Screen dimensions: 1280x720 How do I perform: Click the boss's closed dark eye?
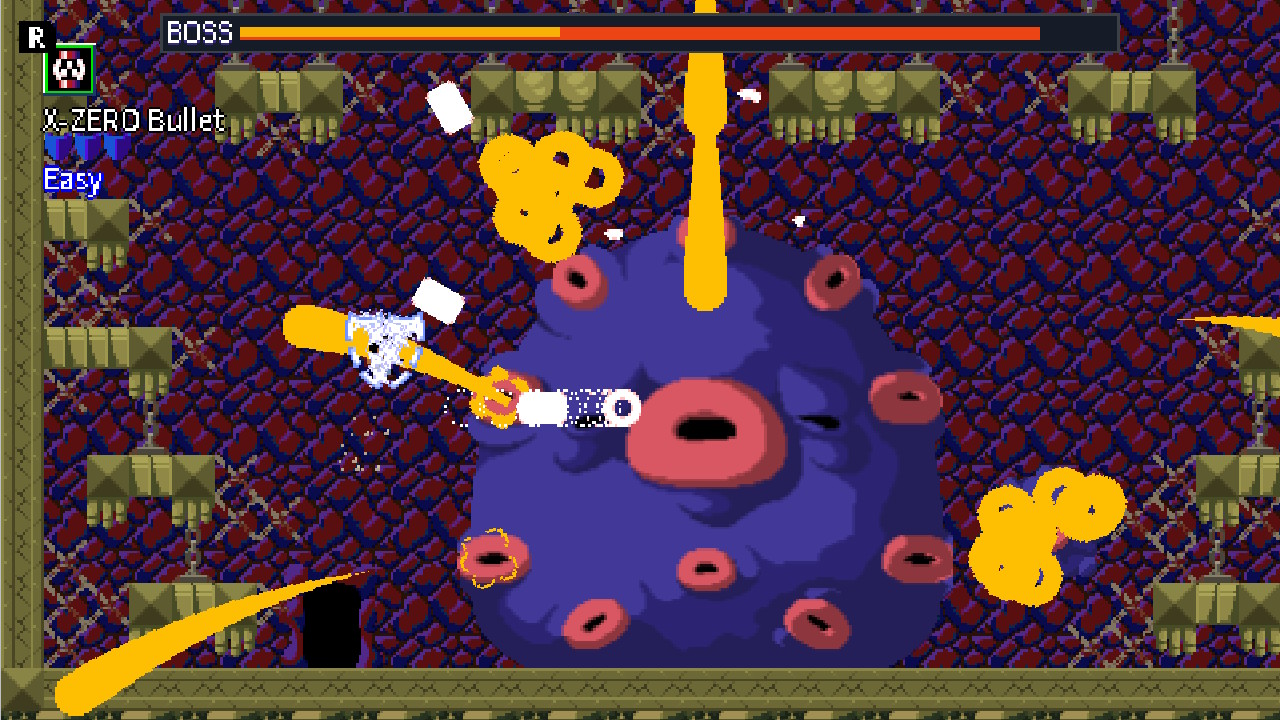820,420
